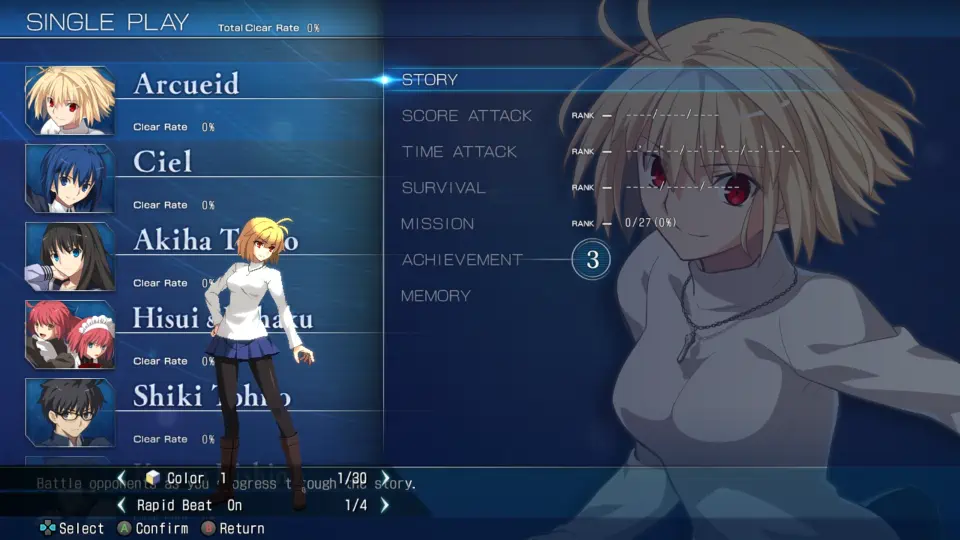Open the MISSION mode entry
Image resolution: width=960 pixels, height=540 pixels.
(437, 224)
